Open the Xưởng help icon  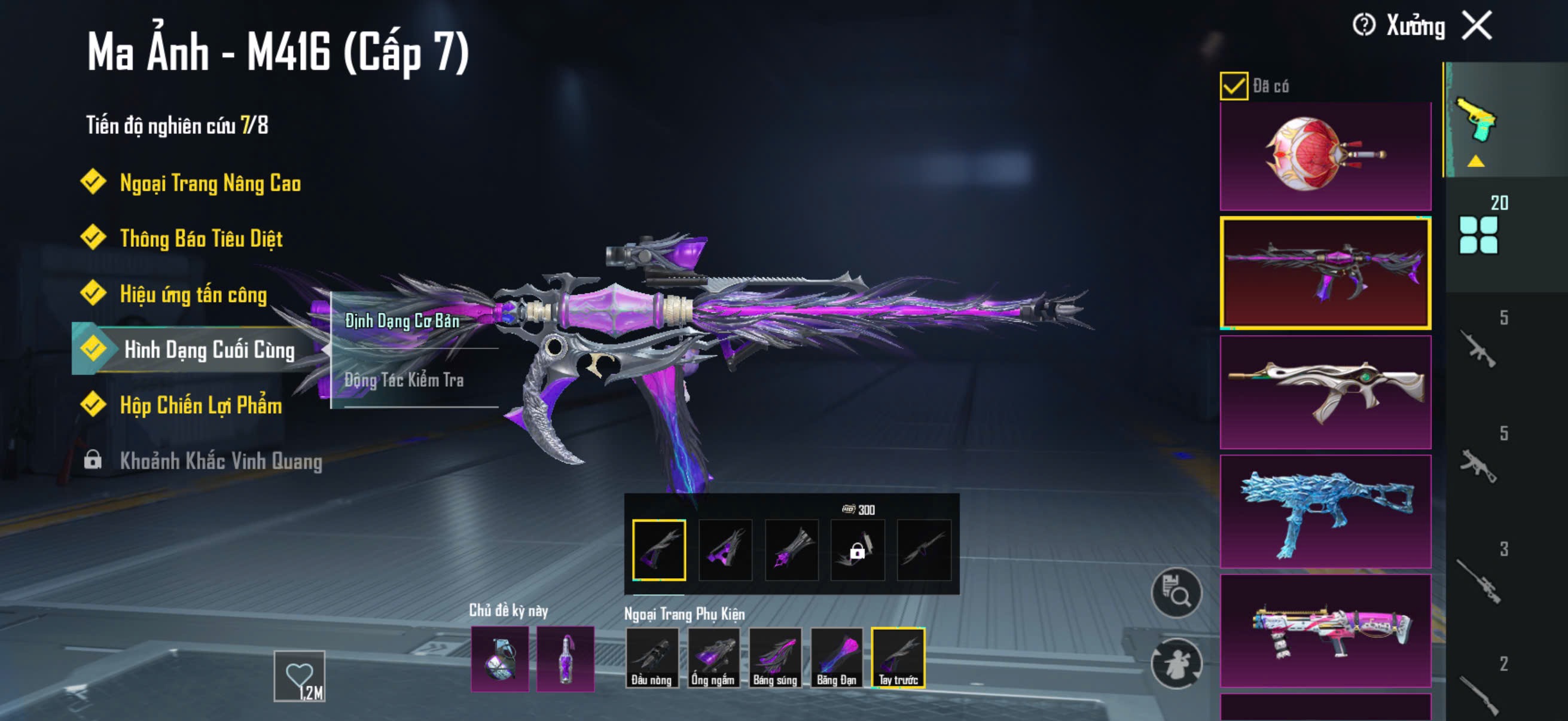click(x=1363, y=26)
